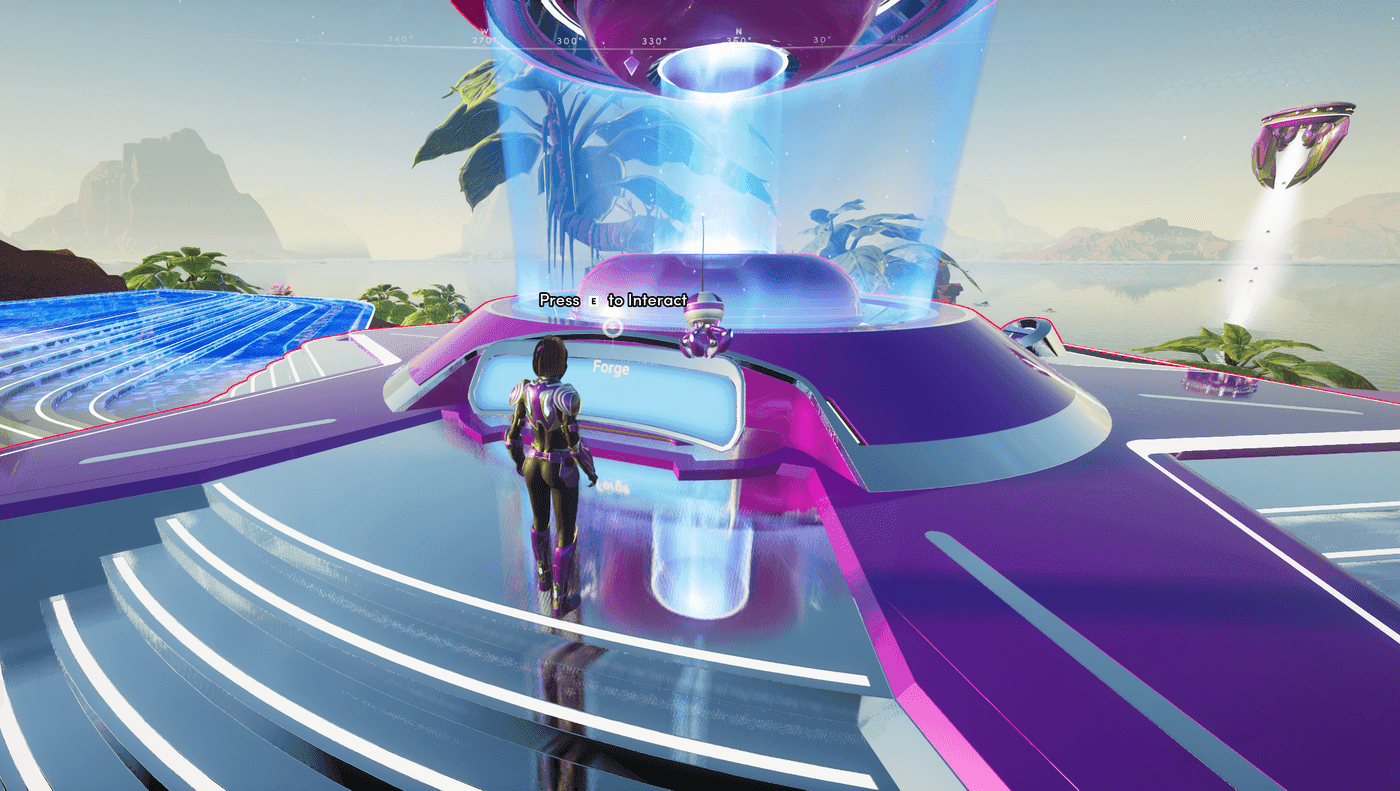Image resolution: width=1400 pixels, height=791 pixels.
Task: Select the 300° compass heading
Action: pos(566,40)
